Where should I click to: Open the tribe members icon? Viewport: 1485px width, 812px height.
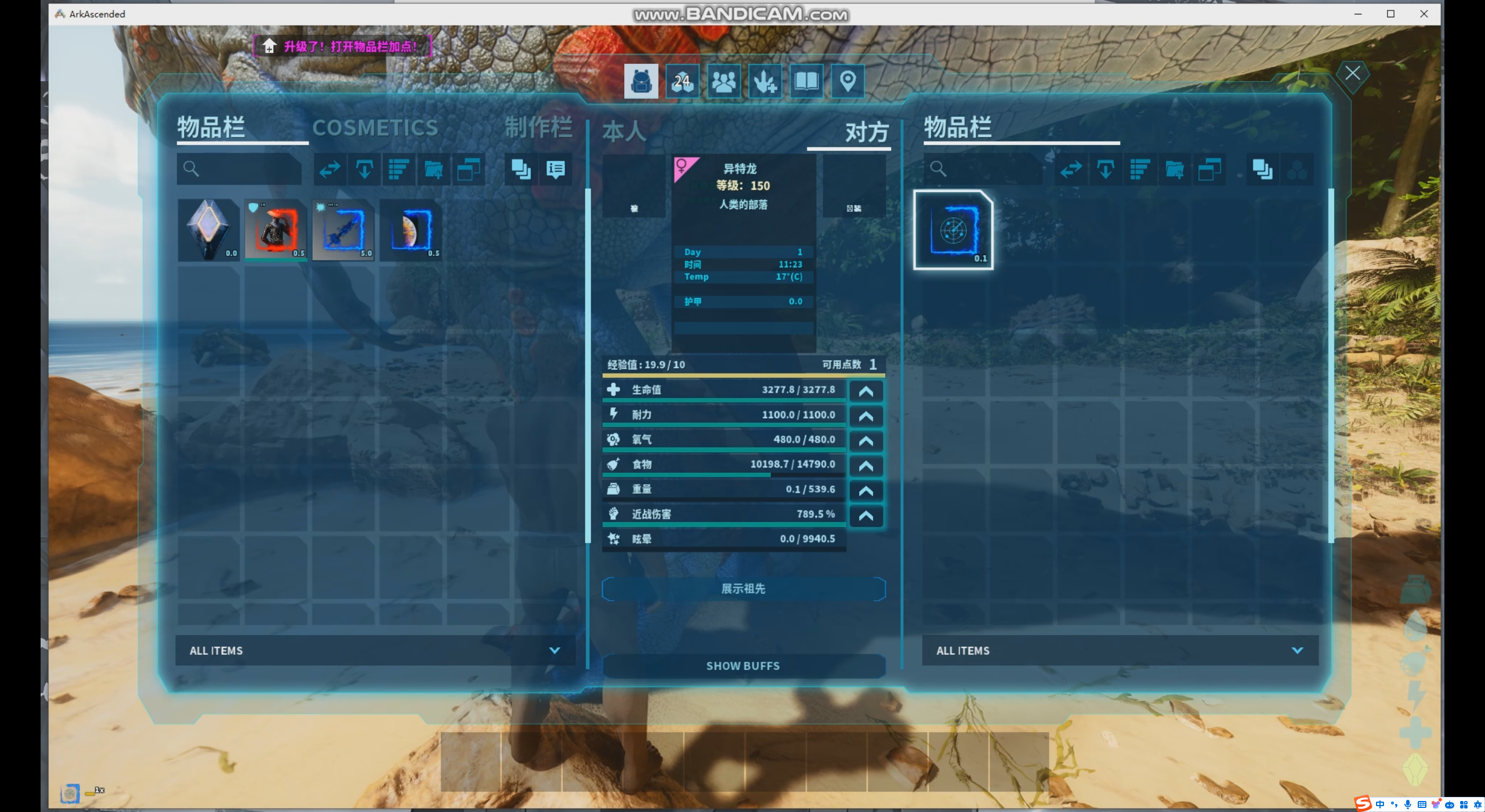(x=723, y=82)
